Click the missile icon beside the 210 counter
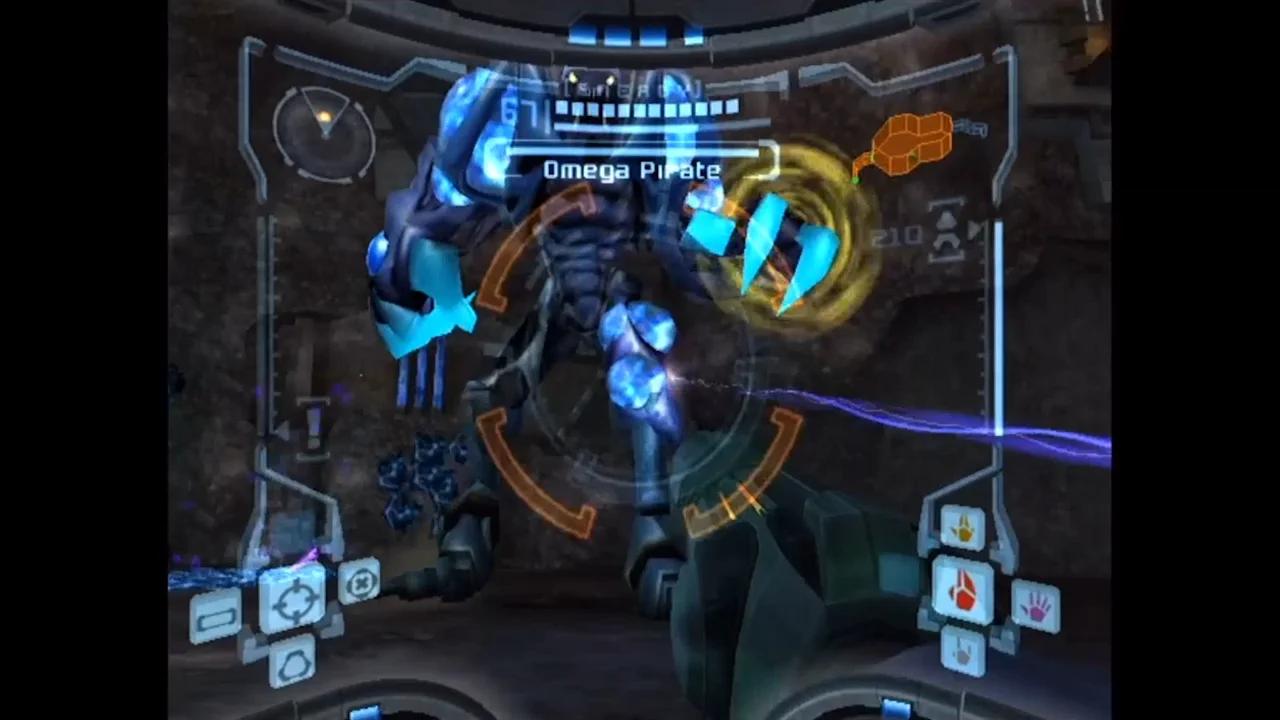 (945, 233)
